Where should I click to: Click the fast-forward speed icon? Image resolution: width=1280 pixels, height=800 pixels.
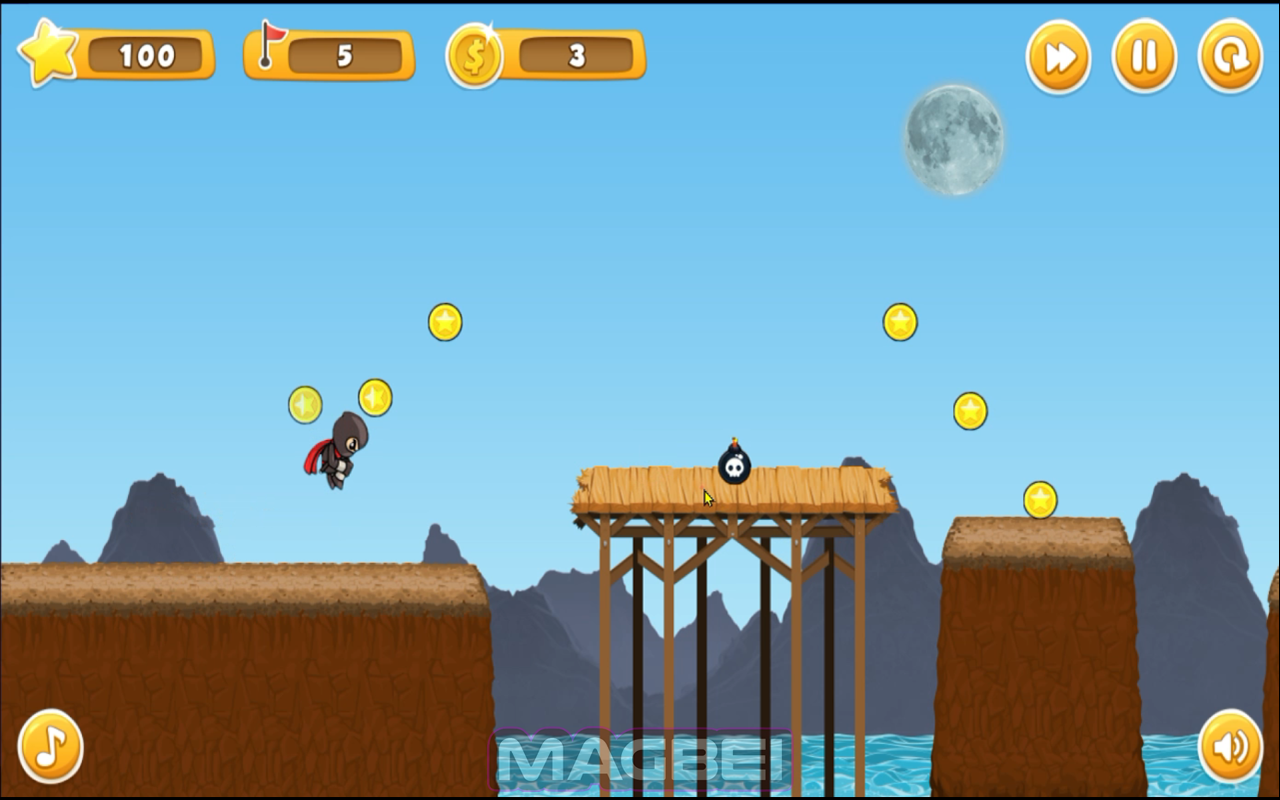coord(1057,57)
